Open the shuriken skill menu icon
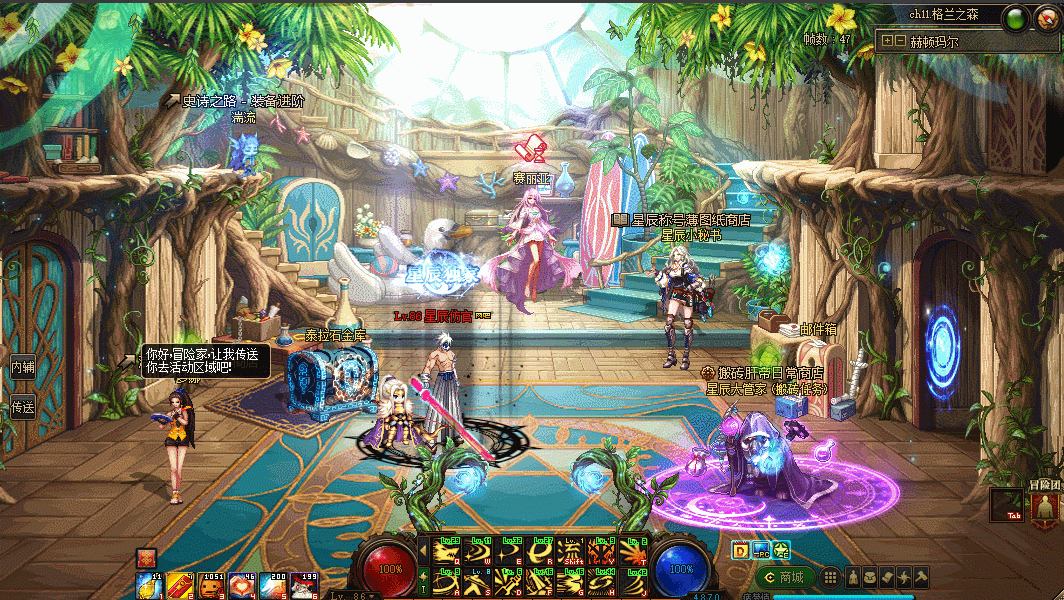This screenshot has width=1064, height=600. click(x=903, y=577)
